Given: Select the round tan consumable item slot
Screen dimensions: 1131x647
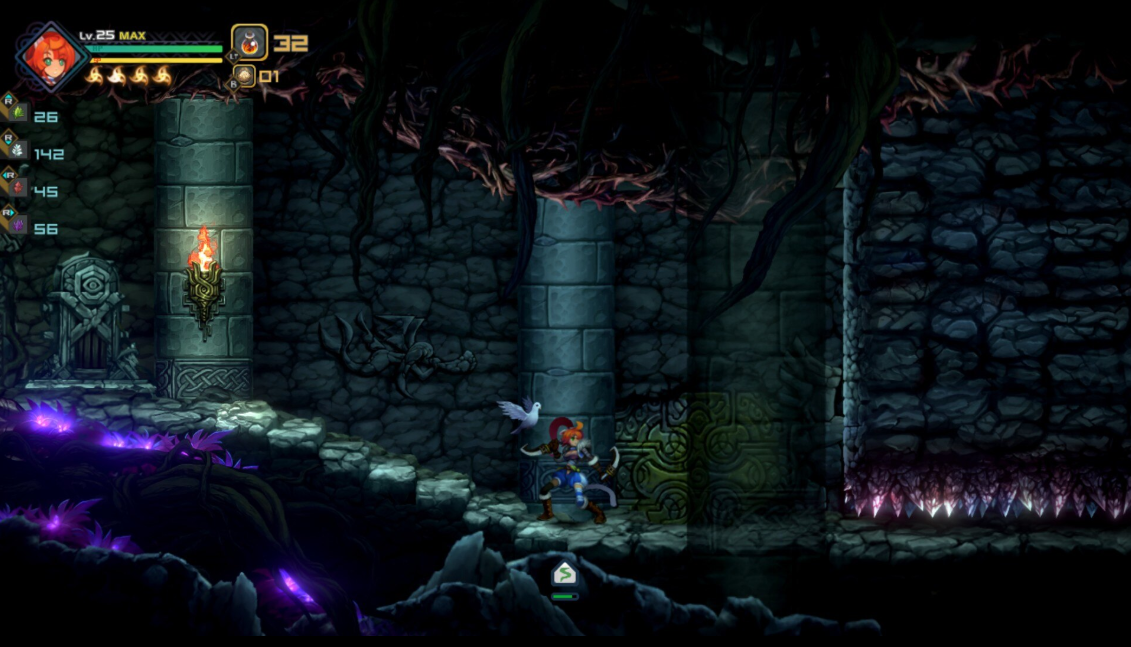Looking at the screenshot, I should click(x=244, y=76).
